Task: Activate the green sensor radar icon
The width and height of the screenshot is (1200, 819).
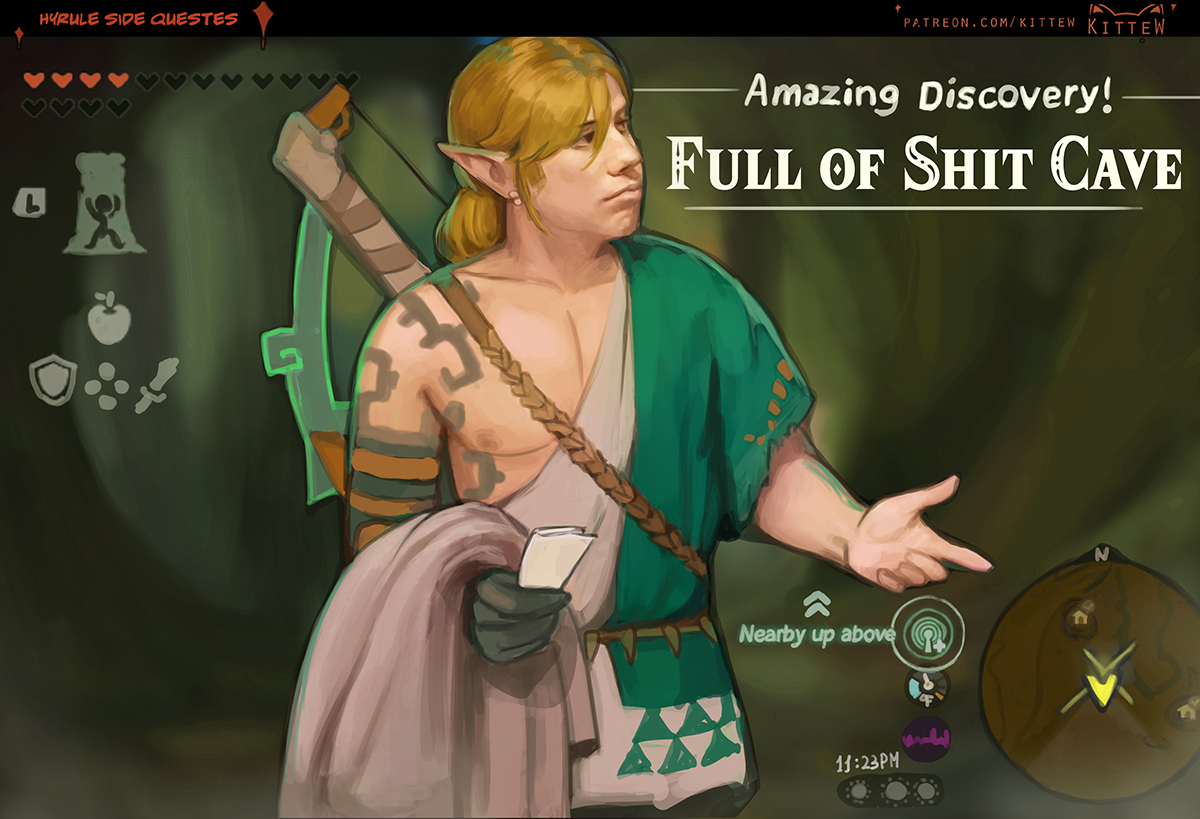Action: (x=927, y=634)
